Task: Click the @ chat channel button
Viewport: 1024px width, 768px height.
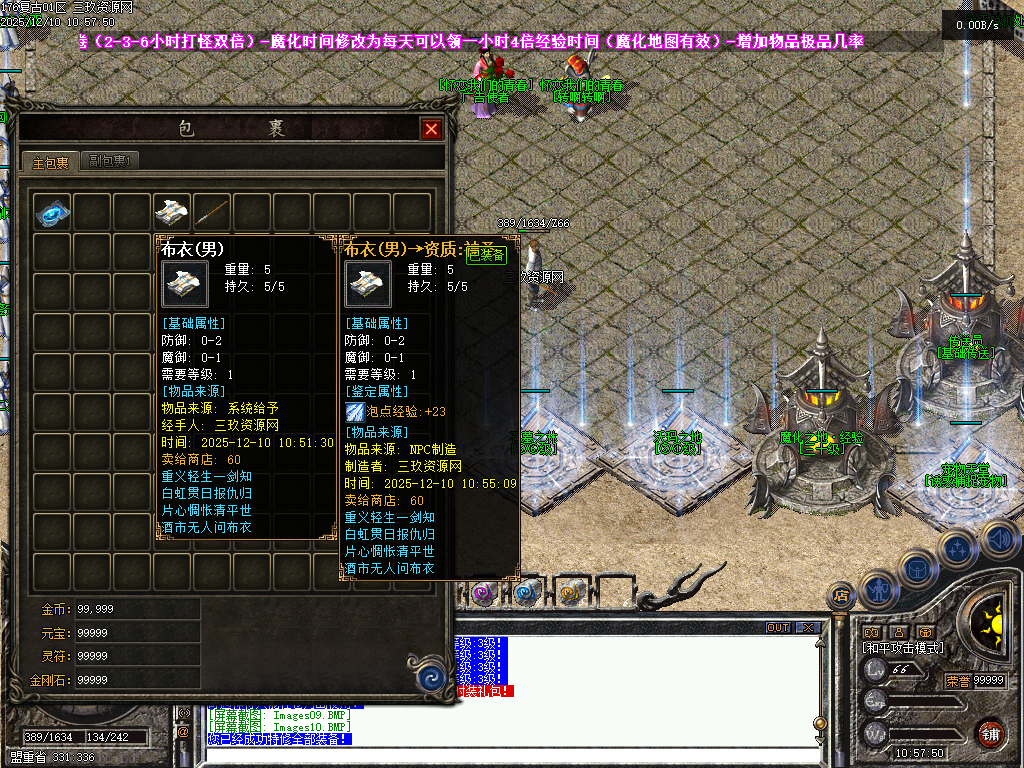Action: [x=183, y=732]
